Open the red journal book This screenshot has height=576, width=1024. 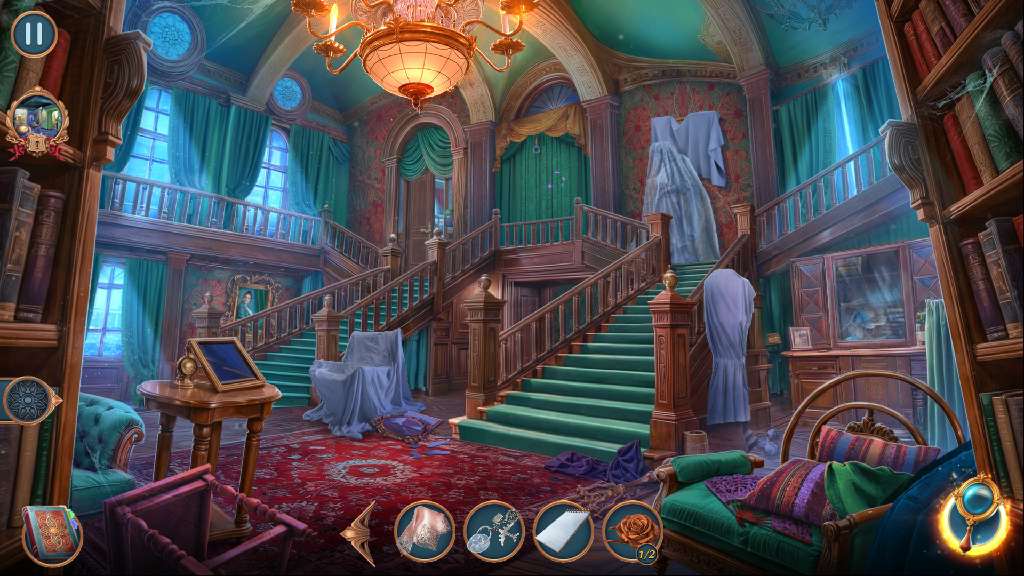(51, 532)
